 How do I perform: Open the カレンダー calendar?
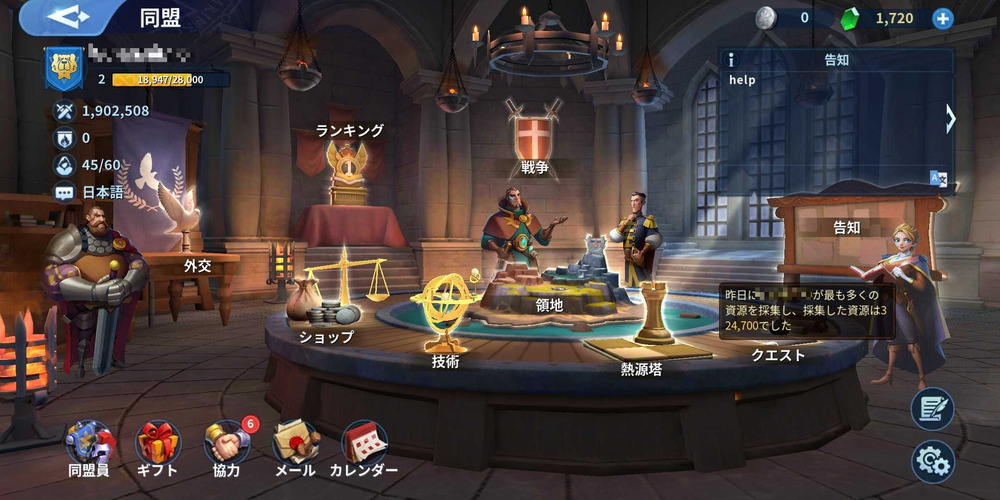coord(364,443)
